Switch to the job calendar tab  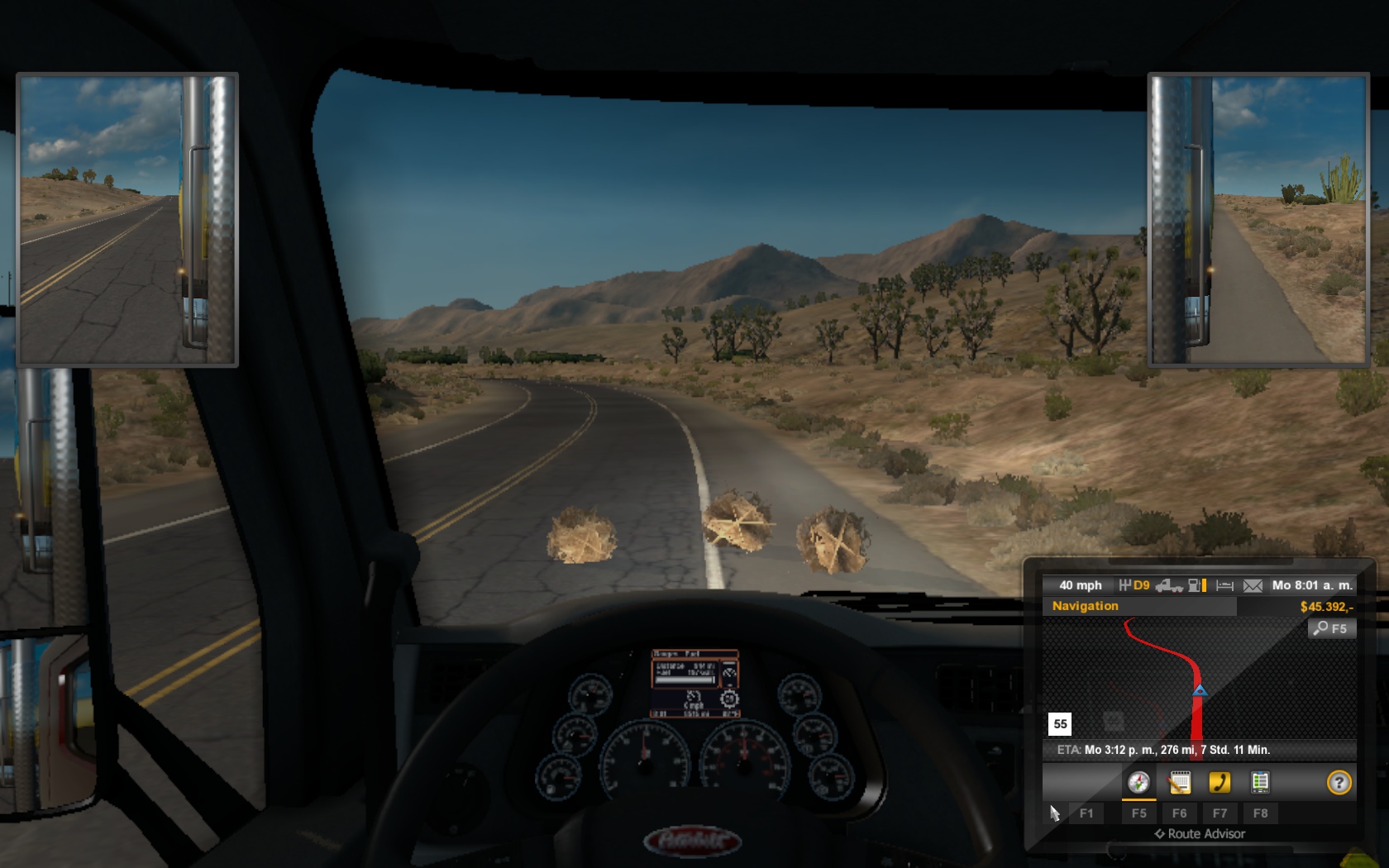[x=1180, y=782]
